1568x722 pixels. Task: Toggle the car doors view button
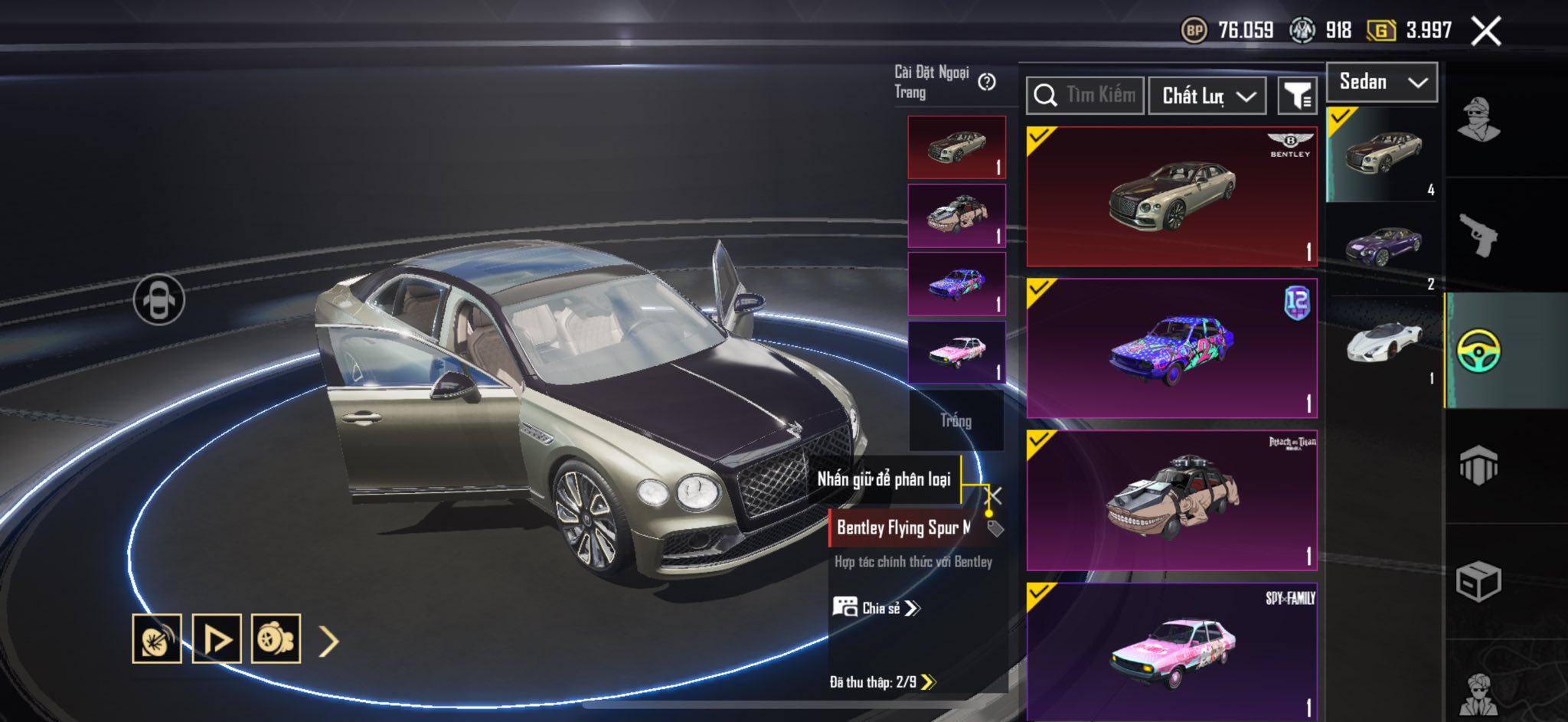(x=158, y=299)
